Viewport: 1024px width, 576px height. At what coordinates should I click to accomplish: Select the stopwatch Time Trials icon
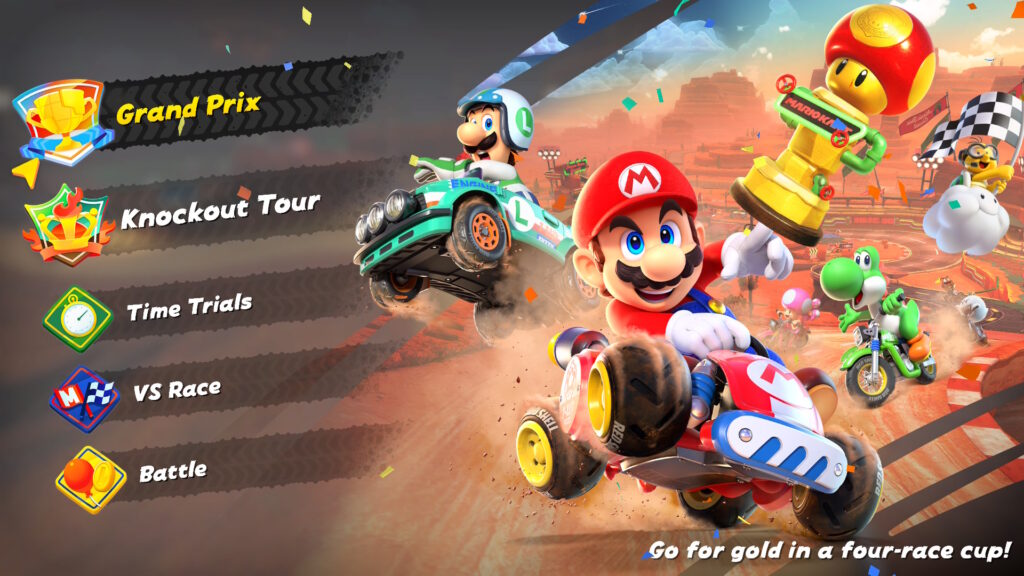pos(78,318)
